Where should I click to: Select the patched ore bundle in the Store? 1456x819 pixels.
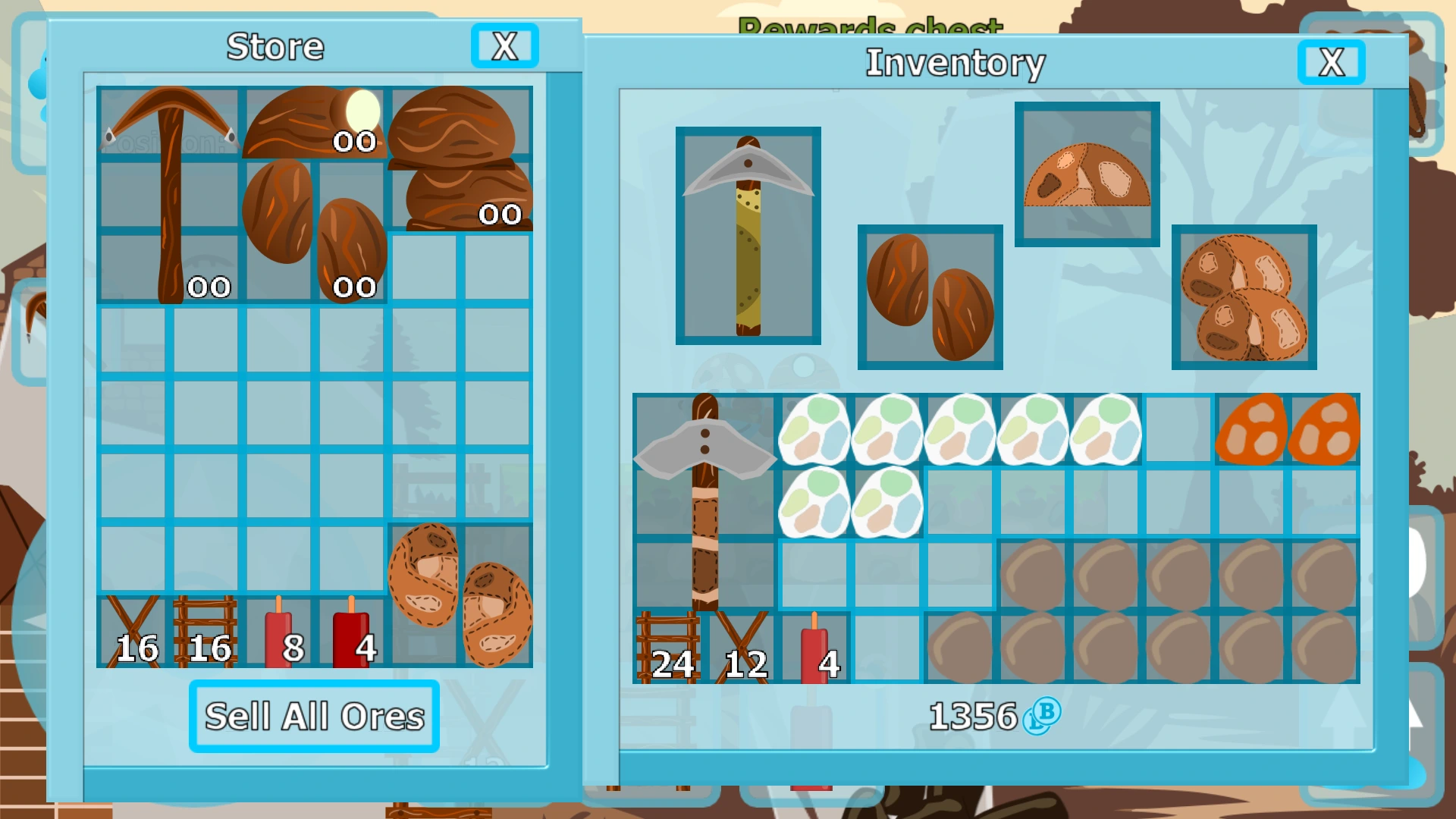459,595
